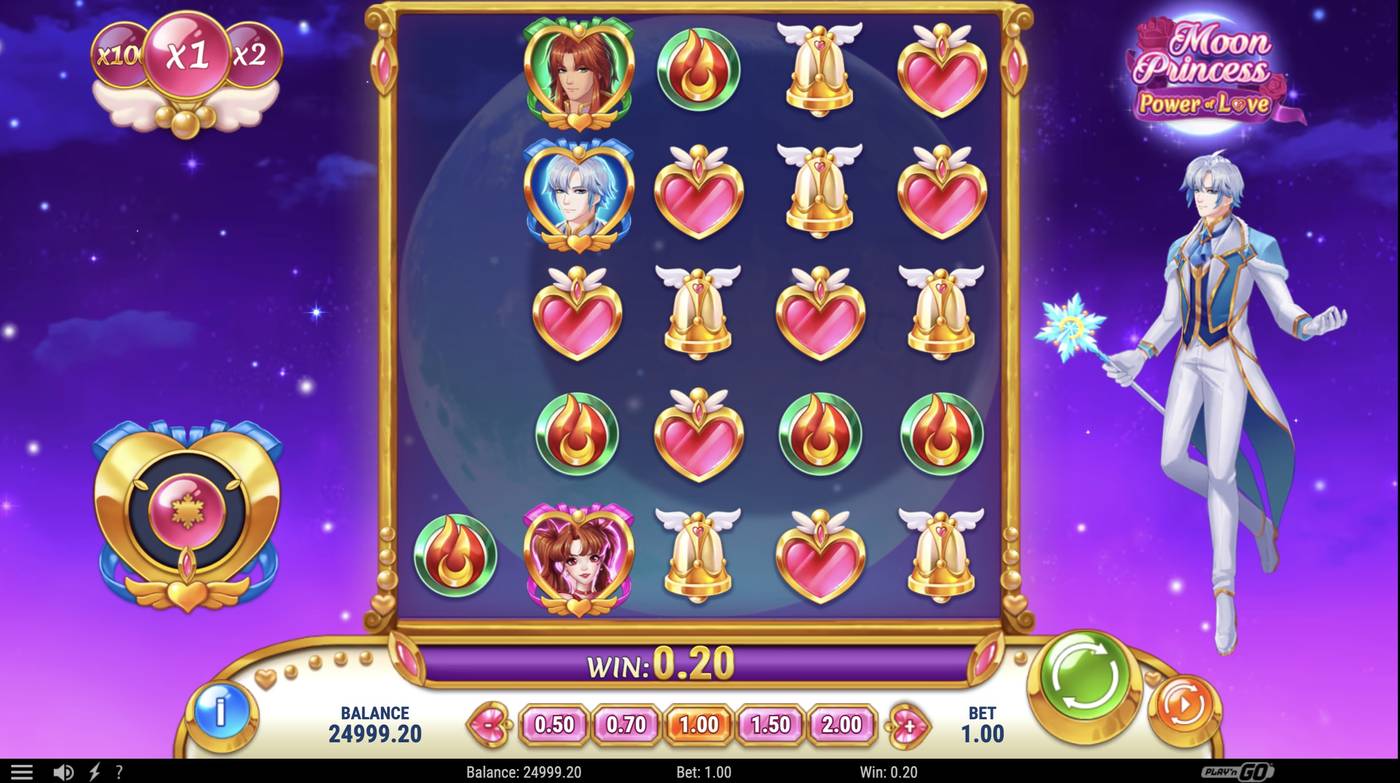This screenshot has height=783, width=1400.
Task: Open the hamburger menu in the bottom bar
Action: pyautogui.click(x=22, y=771)
